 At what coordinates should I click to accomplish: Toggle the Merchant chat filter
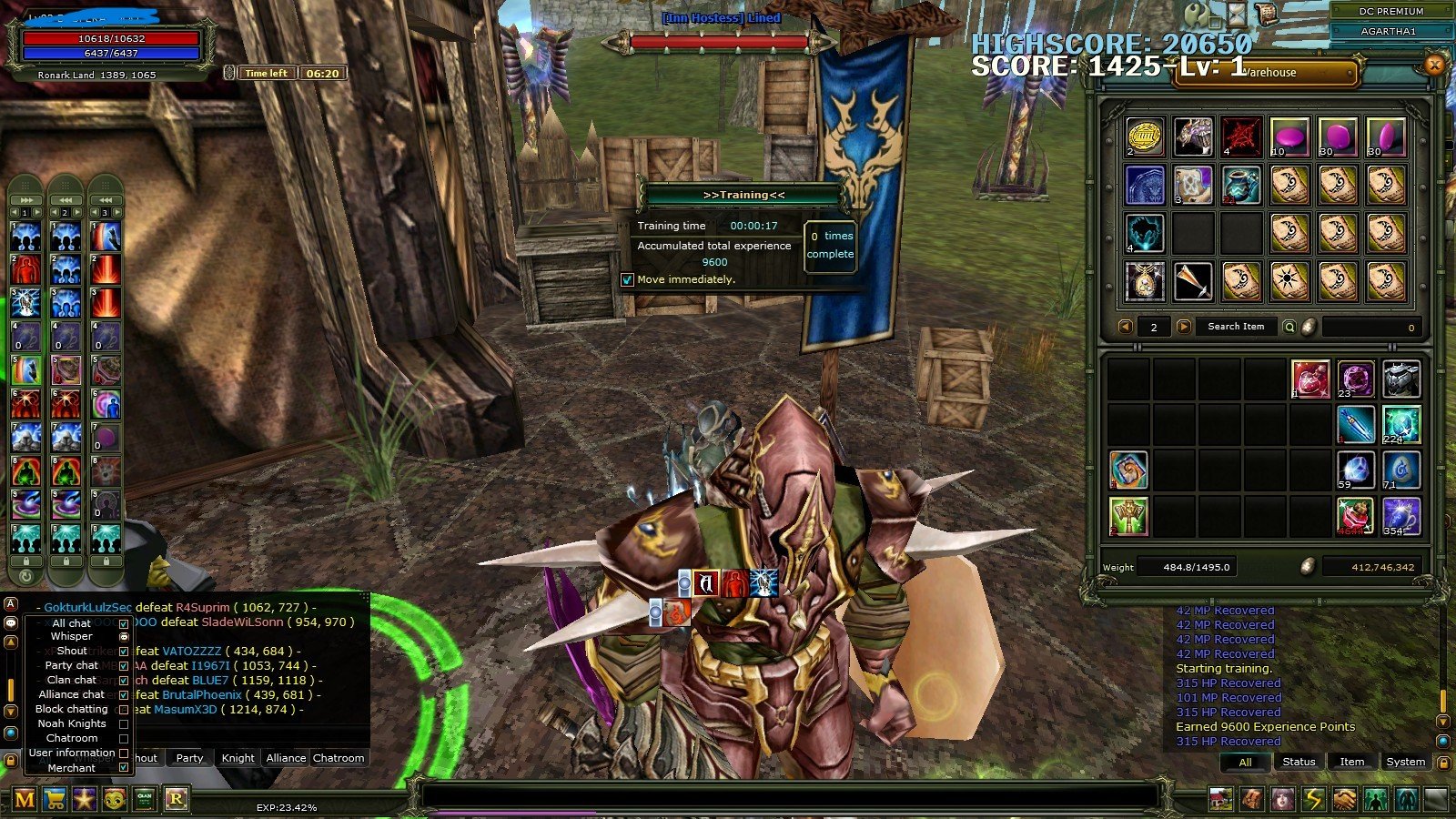(124, 768)
